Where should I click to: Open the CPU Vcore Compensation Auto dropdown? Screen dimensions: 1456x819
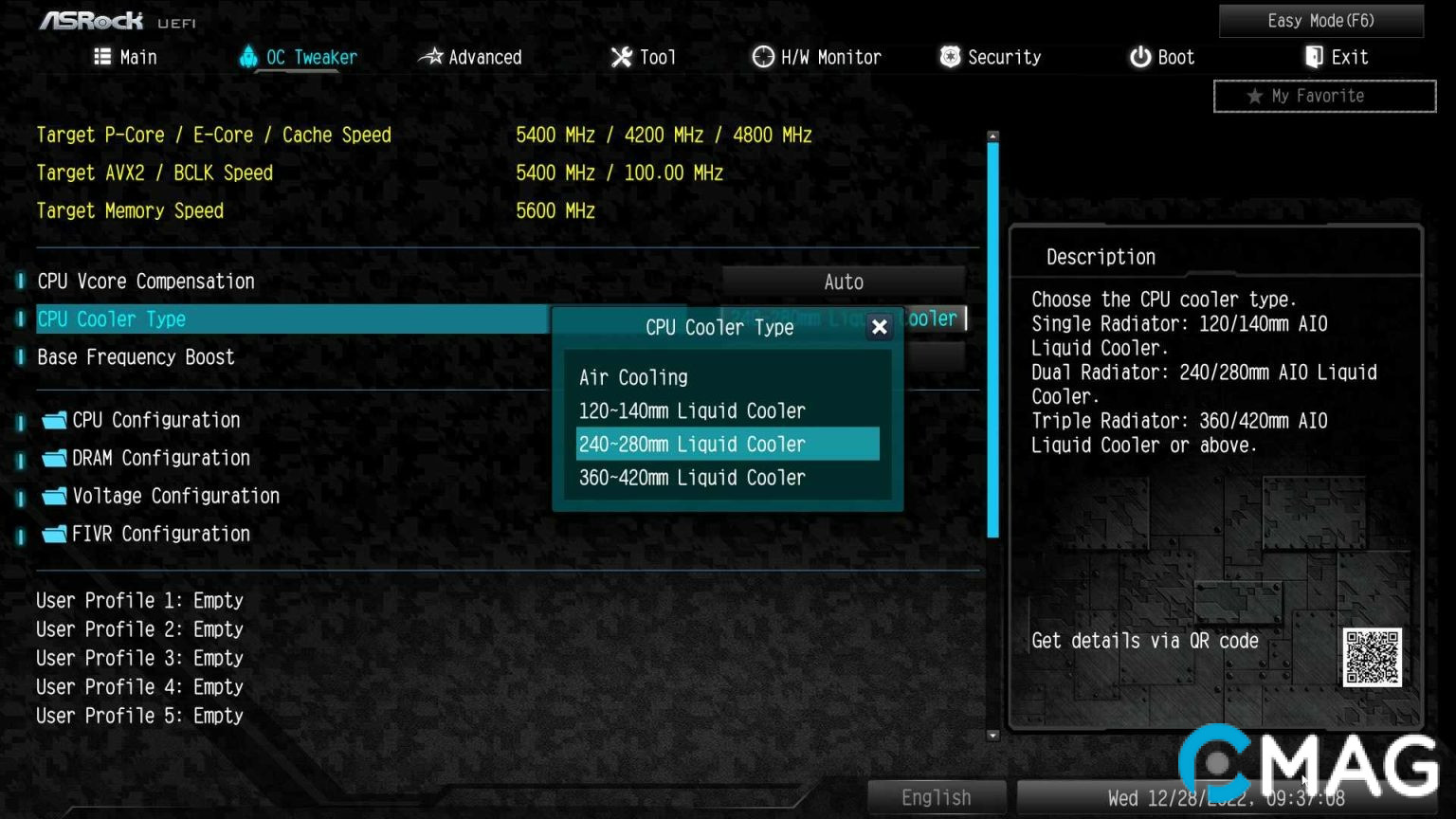(843, 282)
